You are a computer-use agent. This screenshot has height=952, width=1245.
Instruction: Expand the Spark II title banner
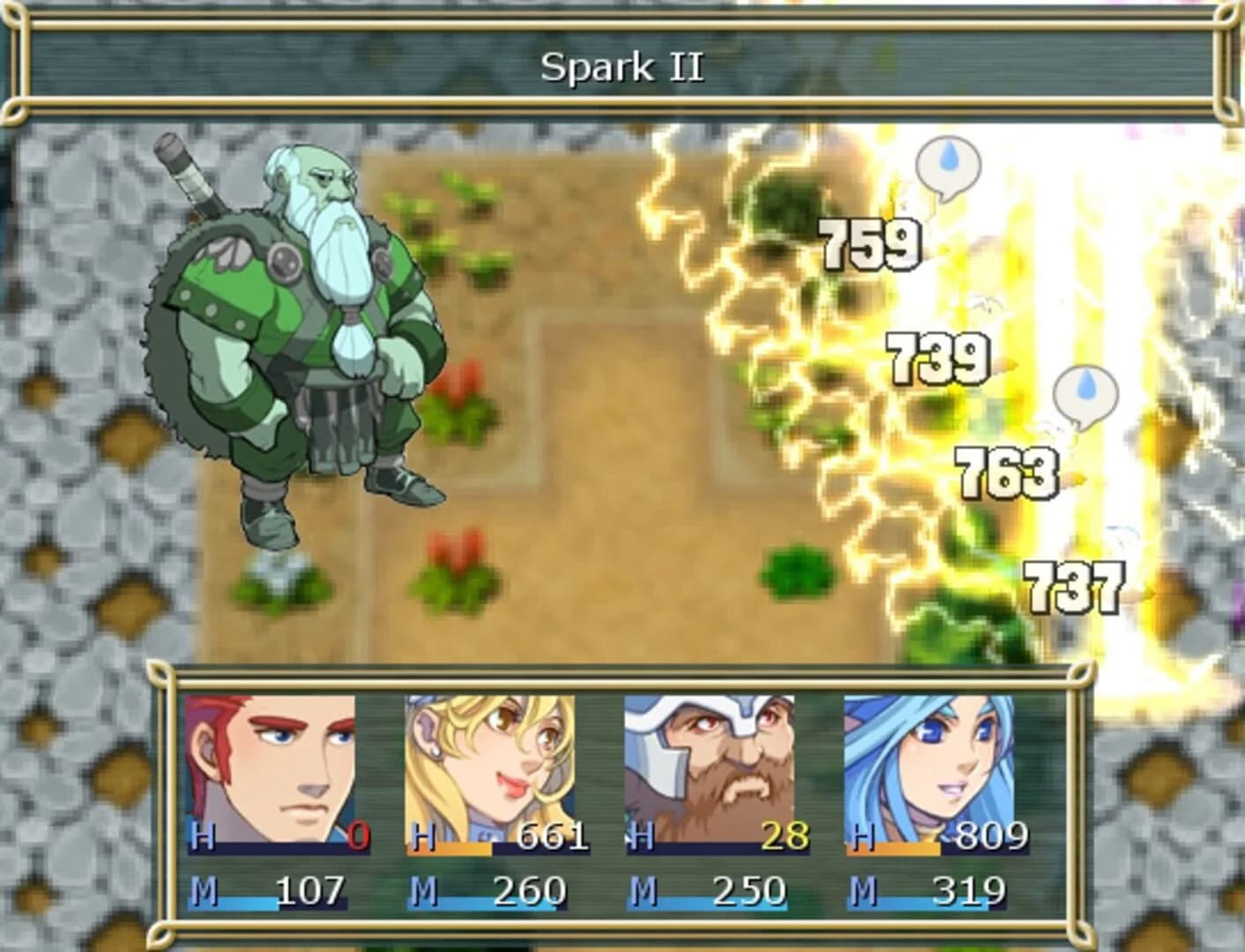[x=622, y=64]
